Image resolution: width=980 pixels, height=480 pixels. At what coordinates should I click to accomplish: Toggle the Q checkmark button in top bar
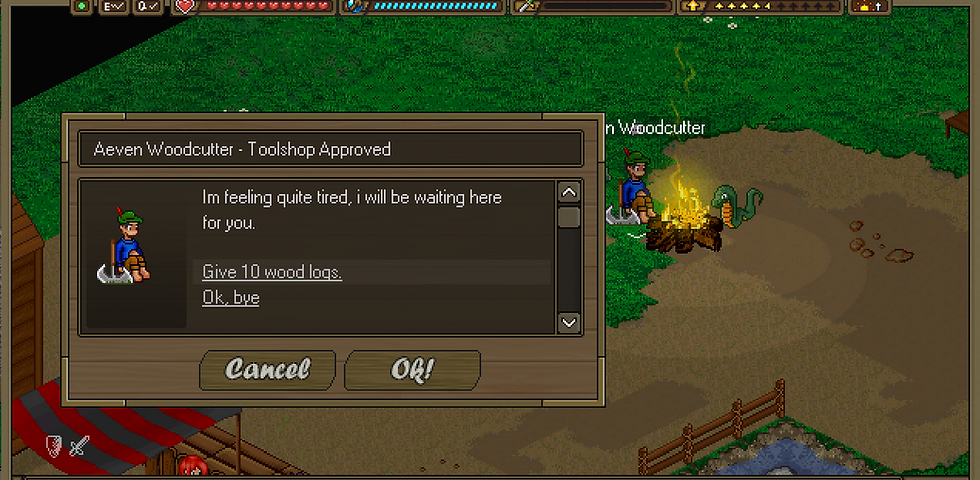pyautogui.click(x=149, y=6)
